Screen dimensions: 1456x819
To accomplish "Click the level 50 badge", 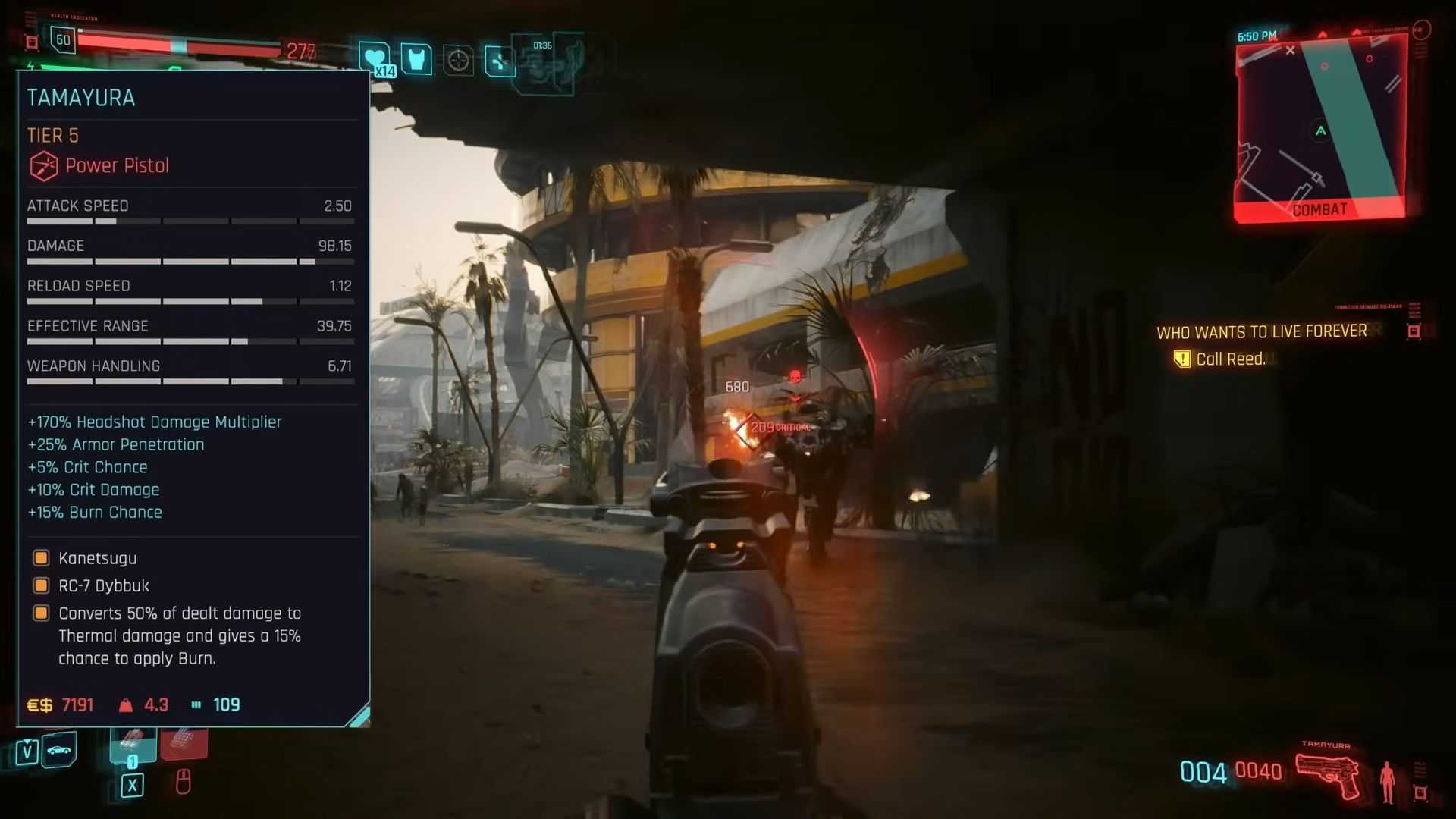I will pos(63,40).
